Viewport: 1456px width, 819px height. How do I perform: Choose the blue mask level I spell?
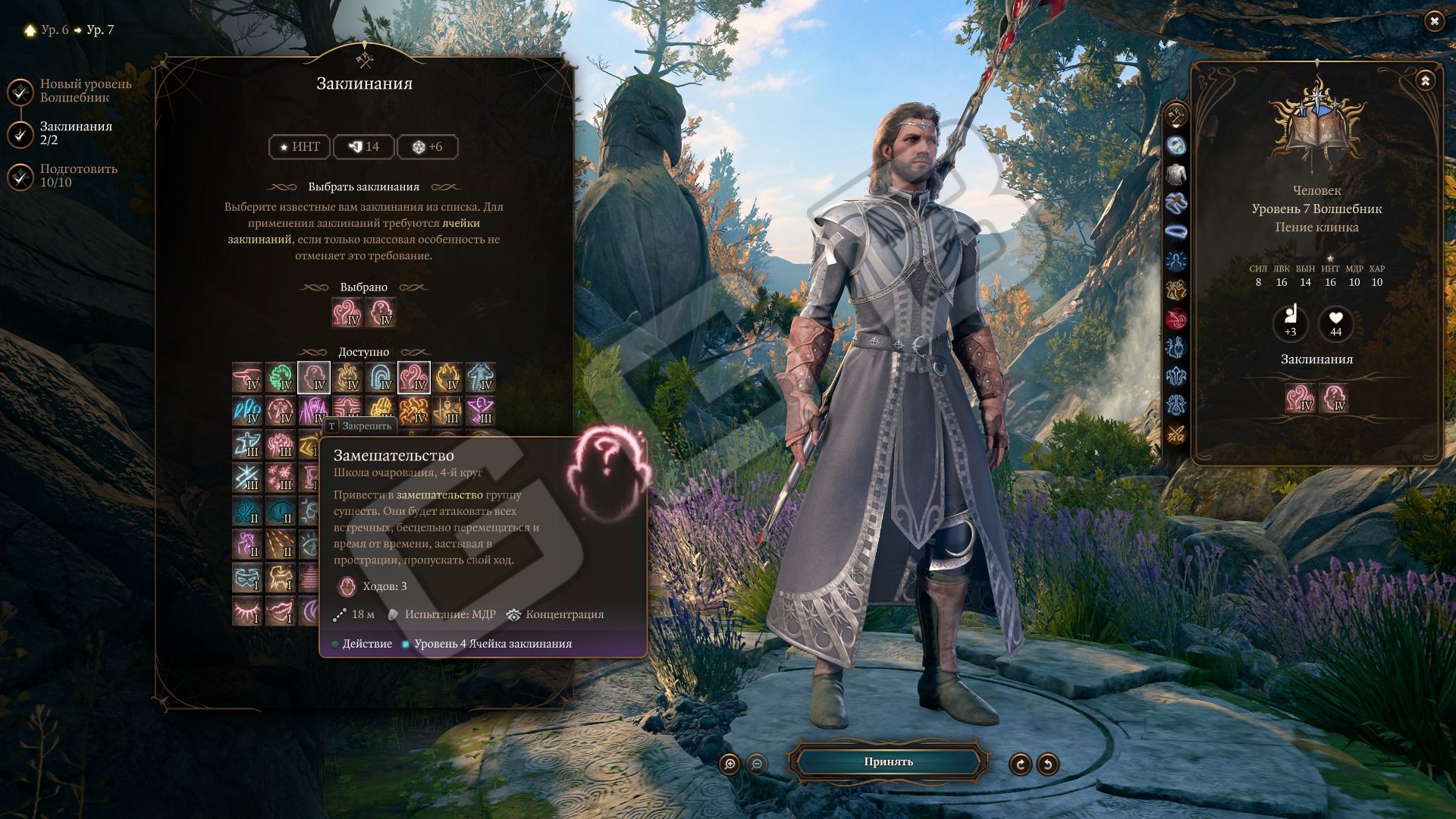pyautogui.click(x=247, y=578)
